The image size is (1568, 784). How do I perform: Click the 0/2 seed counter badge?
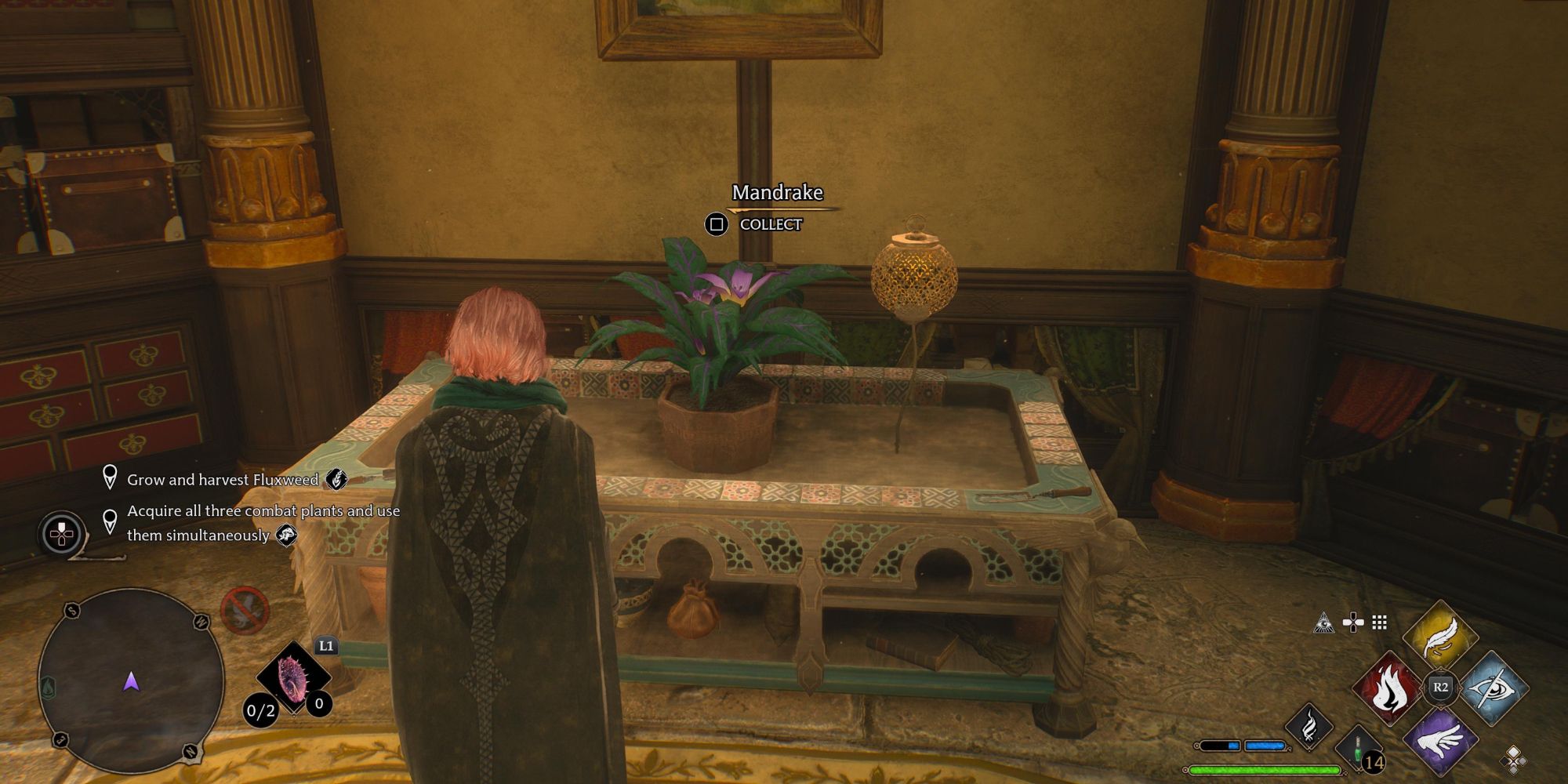click(260, 710)
